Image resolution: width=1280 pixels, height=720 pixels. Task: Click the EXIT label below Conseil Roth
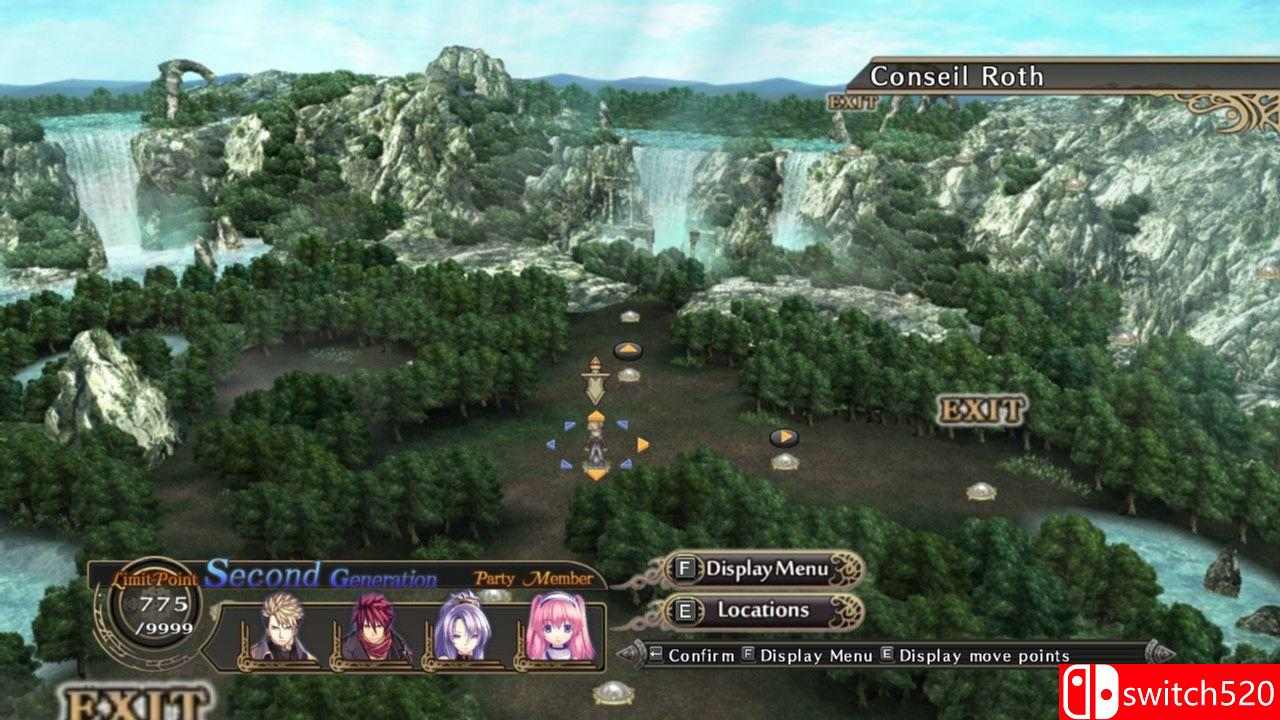pos(852,103)
